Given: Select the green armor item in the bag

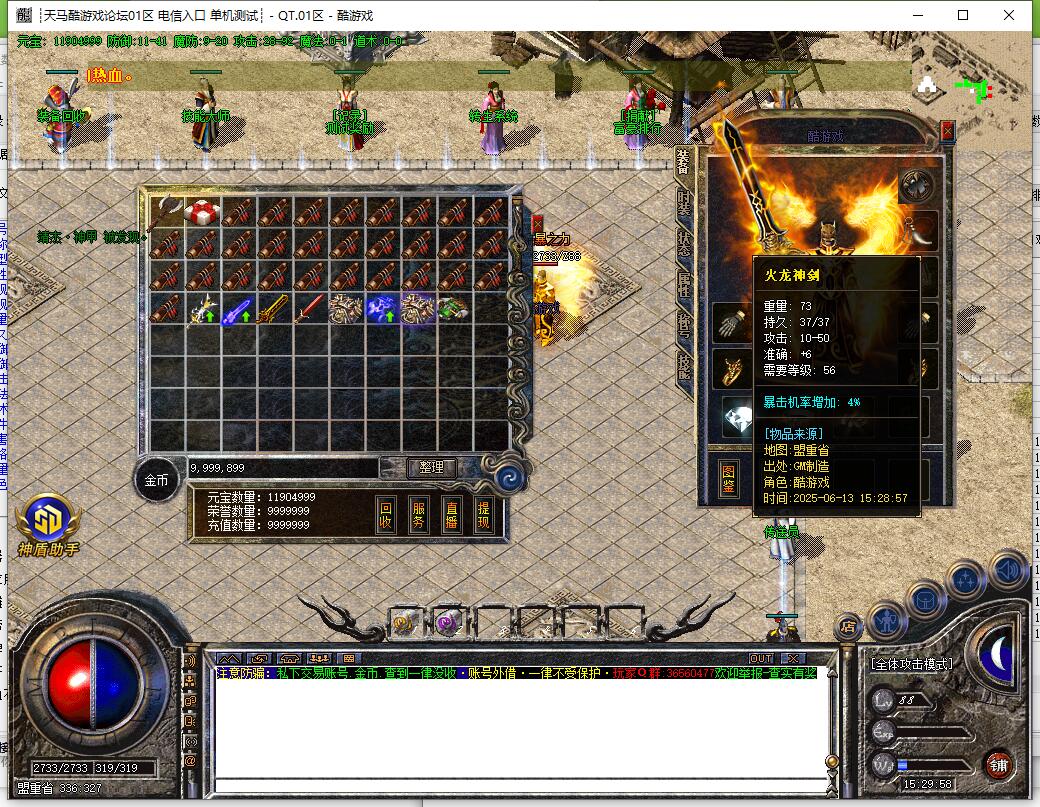Looking at the screenshot, I should pyautogui.click(x=453, y=309).
